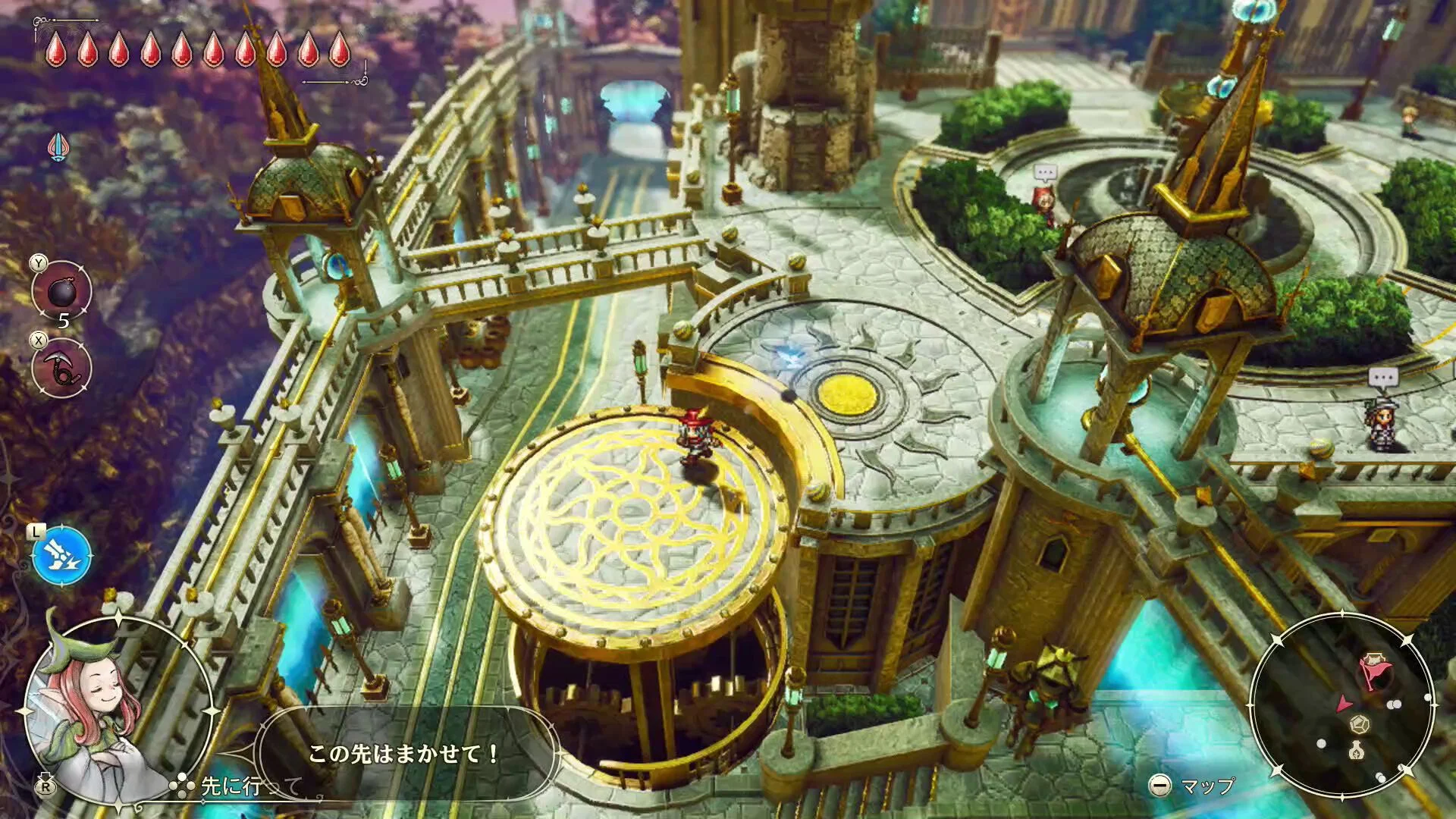This screenshot has height=819, width=1456.
Task: Select the sickle weapon mapped to X
Action: click(x=61, y=369)
